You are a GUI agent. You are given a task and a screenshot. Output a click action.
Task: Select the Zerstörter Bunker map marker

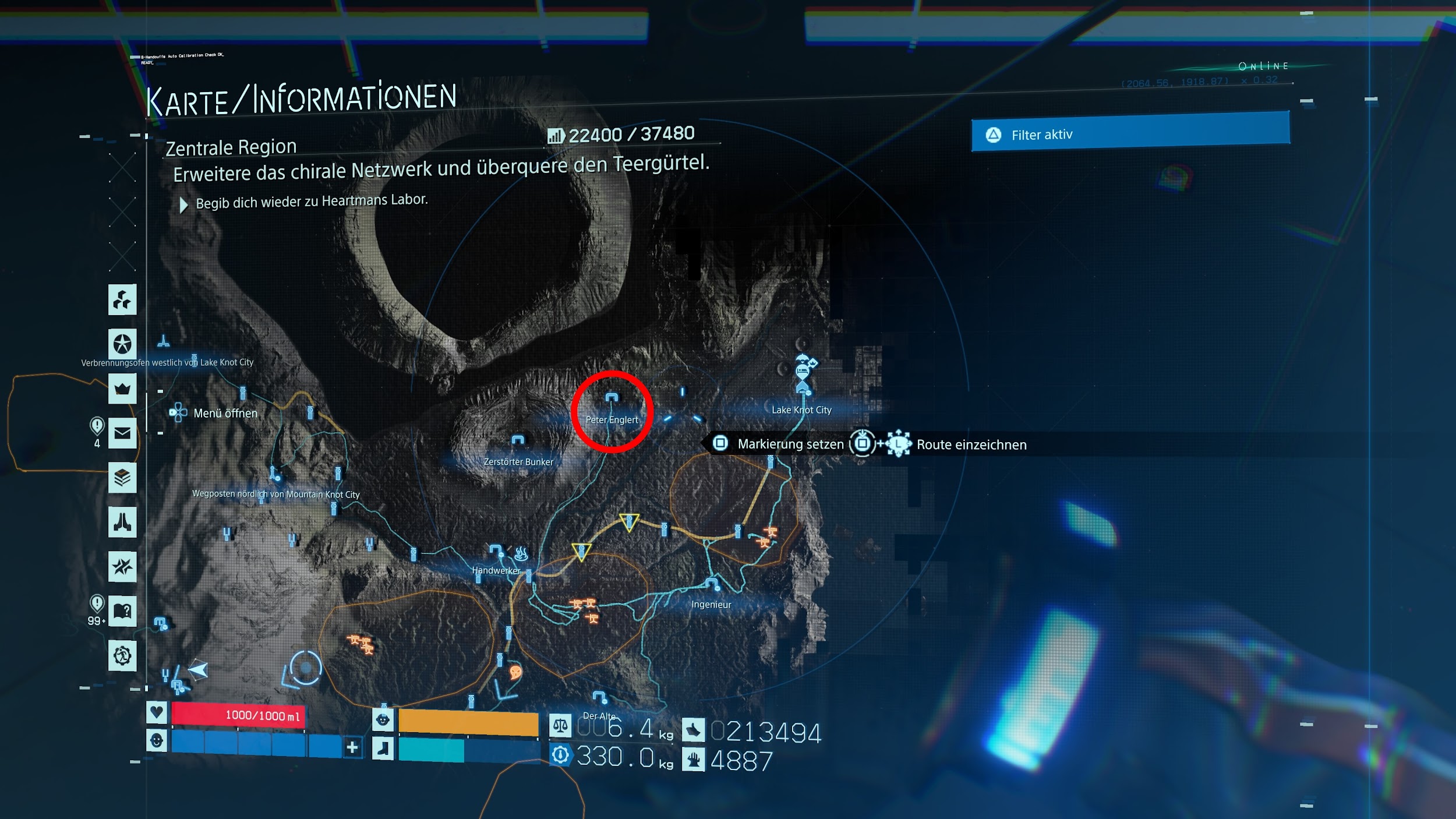click(x=518, y=441)
